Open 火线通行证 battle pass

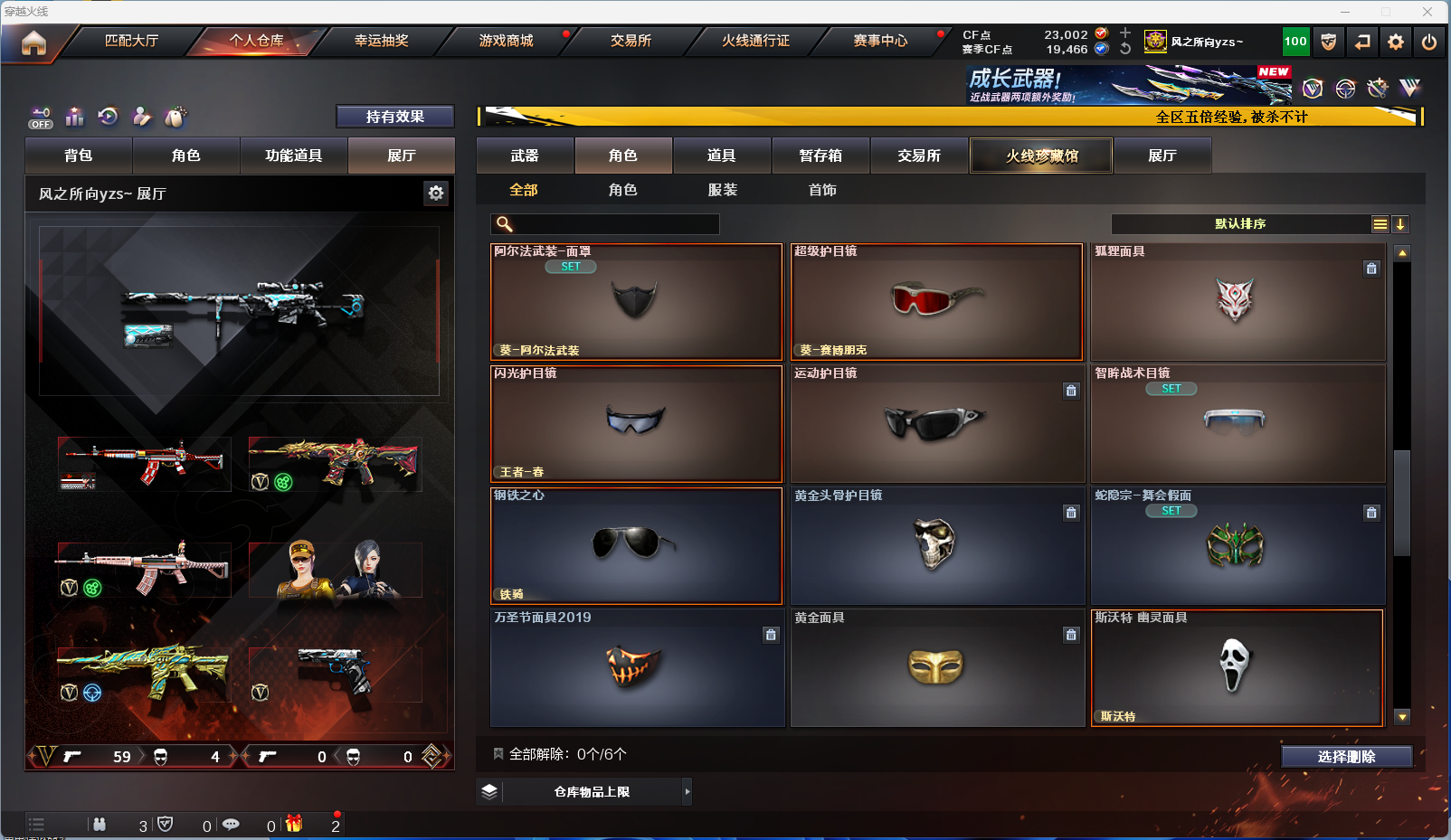coord(755,41)
